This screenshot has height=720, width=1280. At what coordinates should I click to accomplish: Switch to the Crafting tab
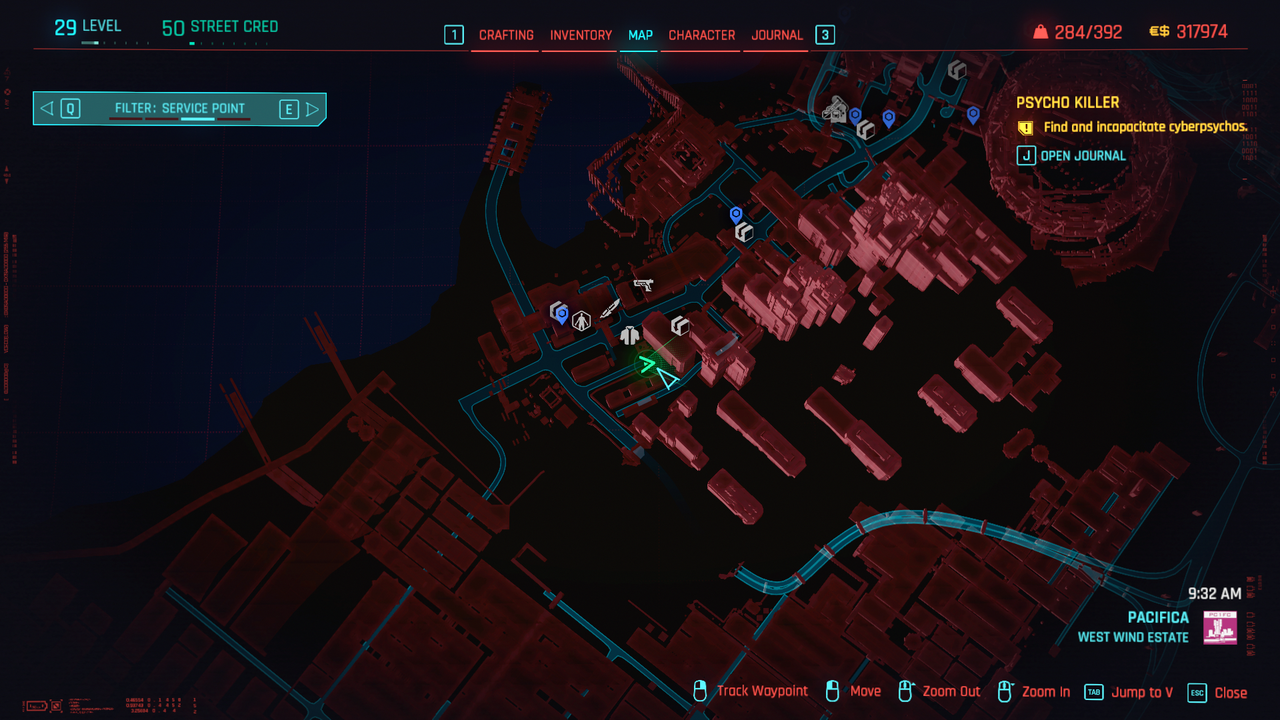tap(506, 35)
